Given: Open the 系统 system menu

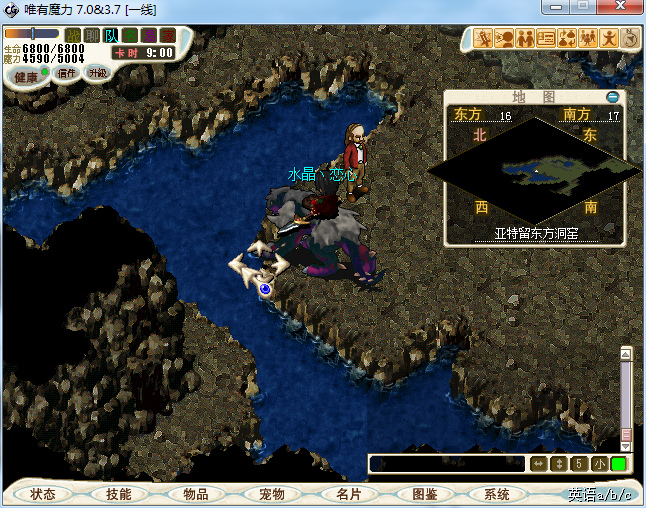Looking at the screenshot, I should [497, 494].
